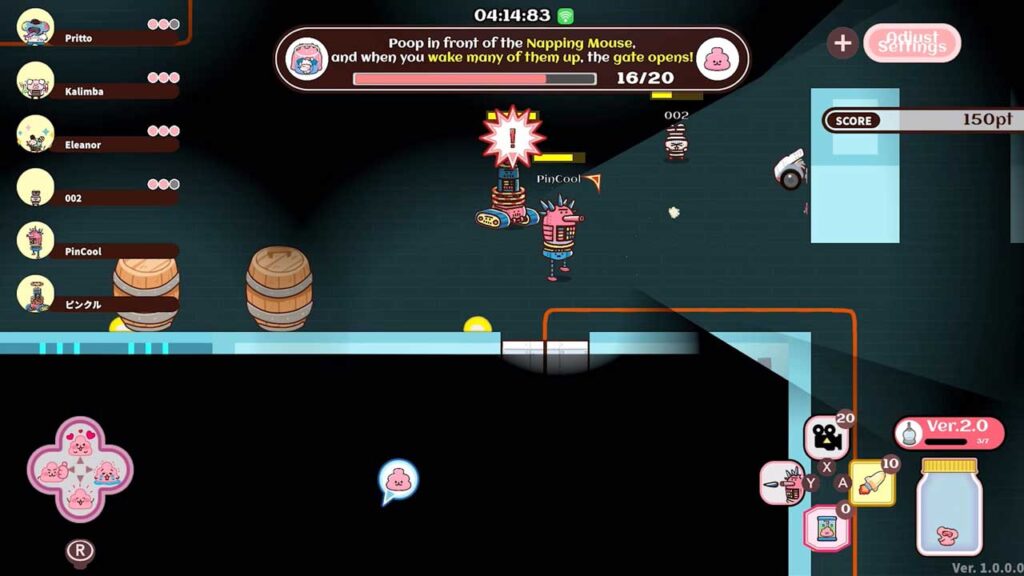Viewport: 1024px width, 576px height.
Task: Click the Ver.2.0 bottle upgrade badge
Action: tap(948, 432)
